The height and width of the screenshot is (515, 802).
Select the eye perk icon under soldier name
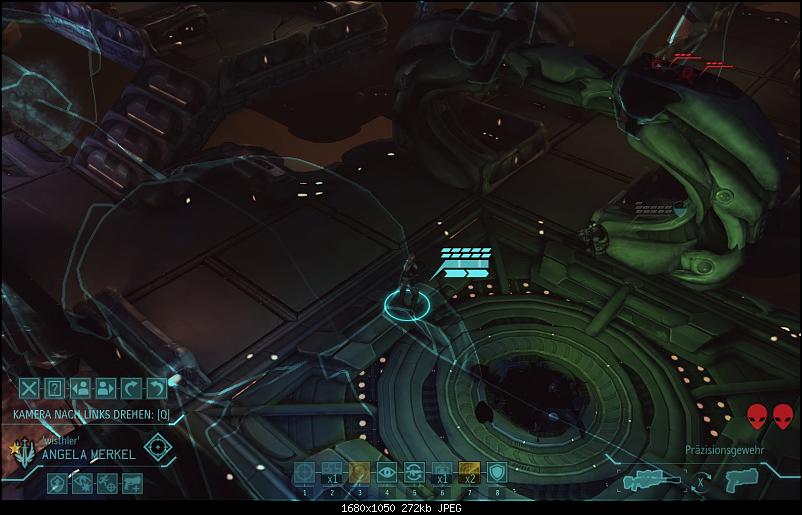click(x=82, y=484)
